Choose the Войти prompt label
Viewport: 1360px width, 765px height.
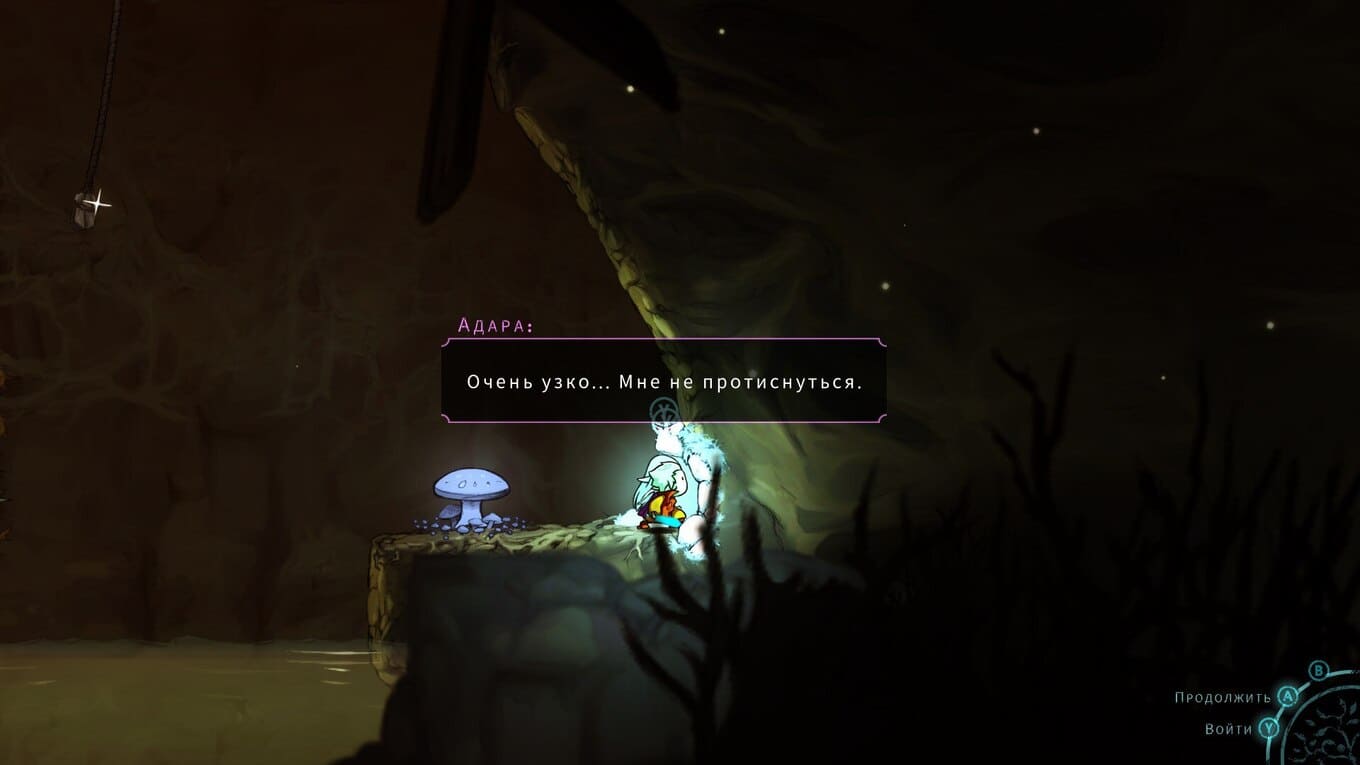1228,729
